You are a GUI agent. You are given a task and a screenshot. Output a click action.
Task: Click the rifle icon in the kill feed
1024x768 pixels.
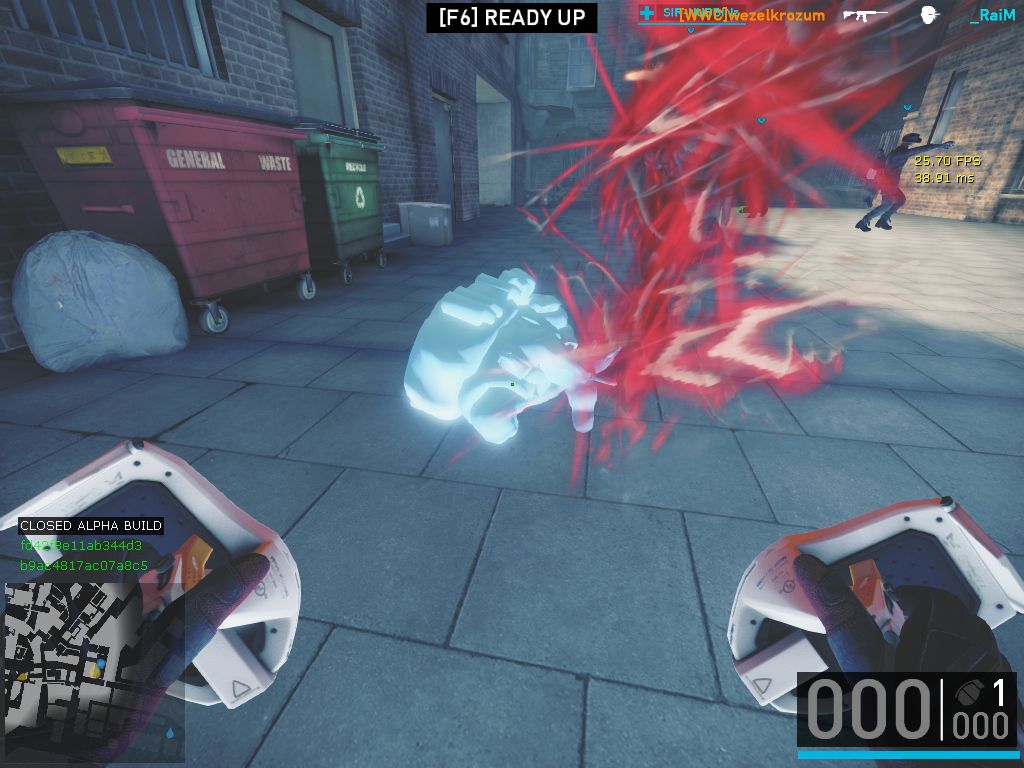click(x=865, y=15)
